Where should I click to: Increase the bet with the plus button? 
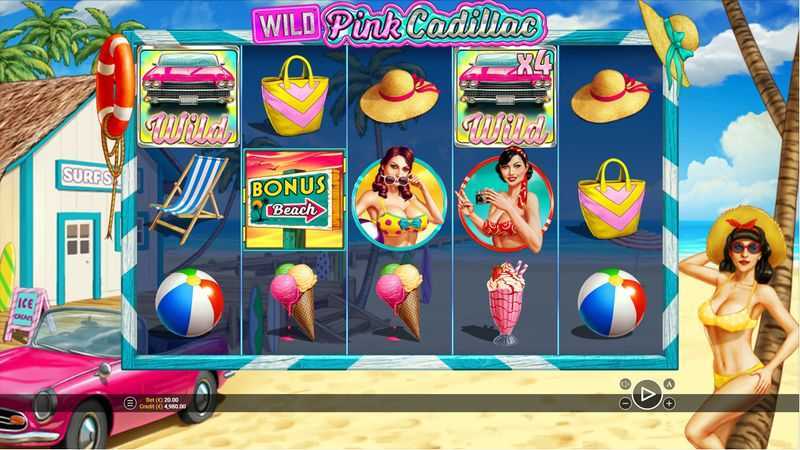click(669, 403)
